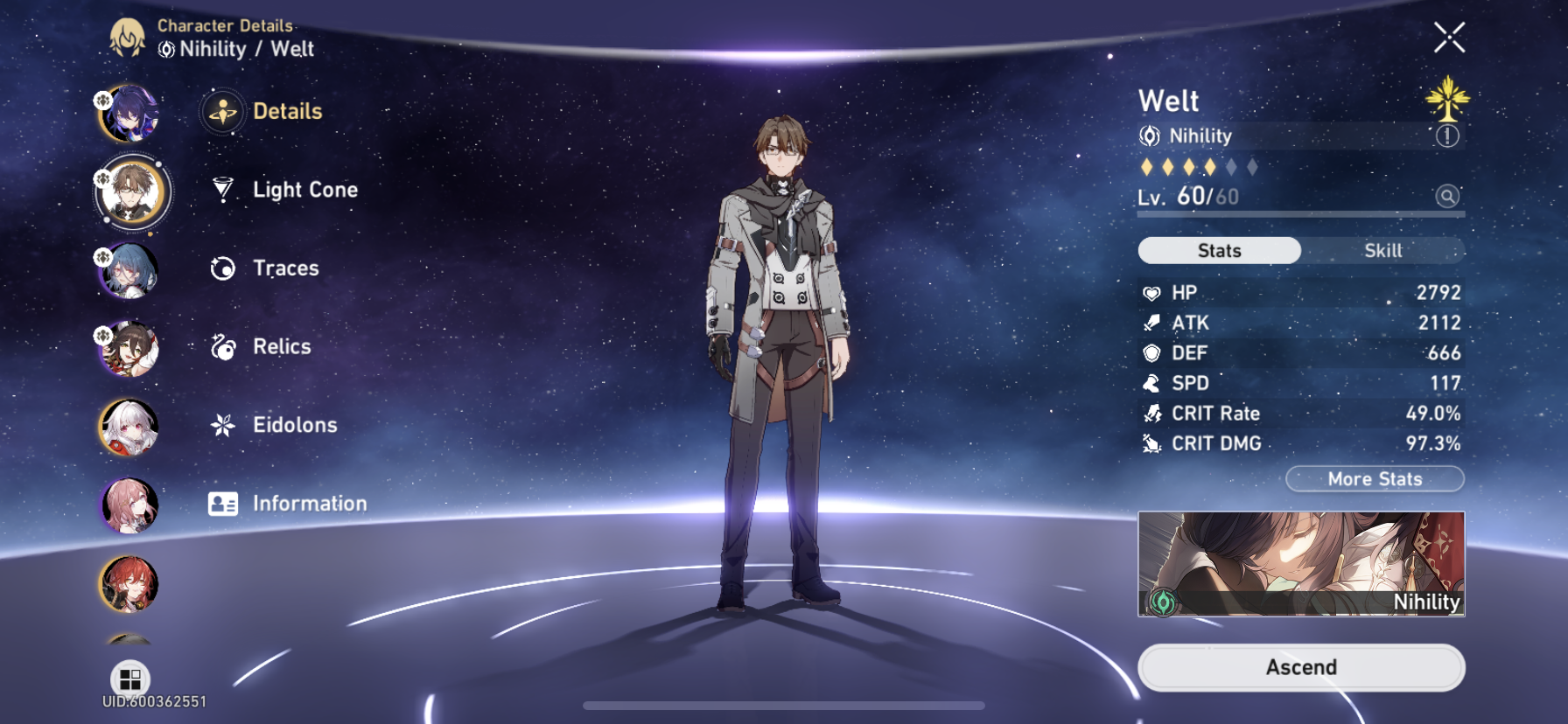1568x724 pixels.
Task: Open the Traces menu icon
Action: click(221, 268)
